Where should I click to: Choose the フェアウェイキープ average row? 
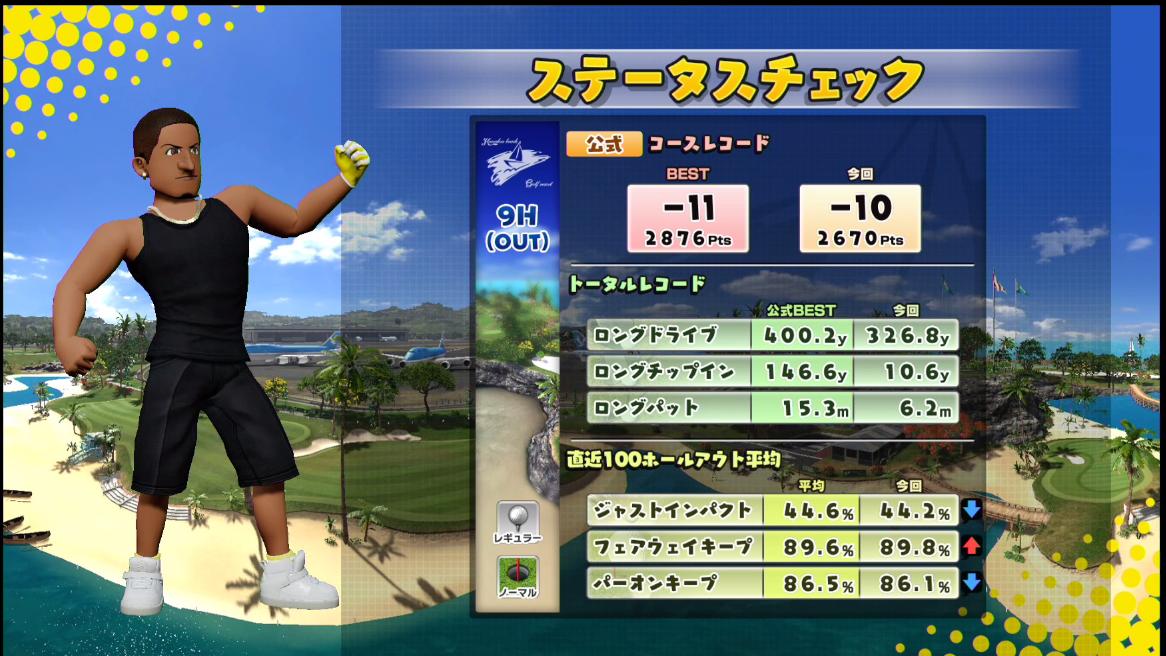coord(772,547)
